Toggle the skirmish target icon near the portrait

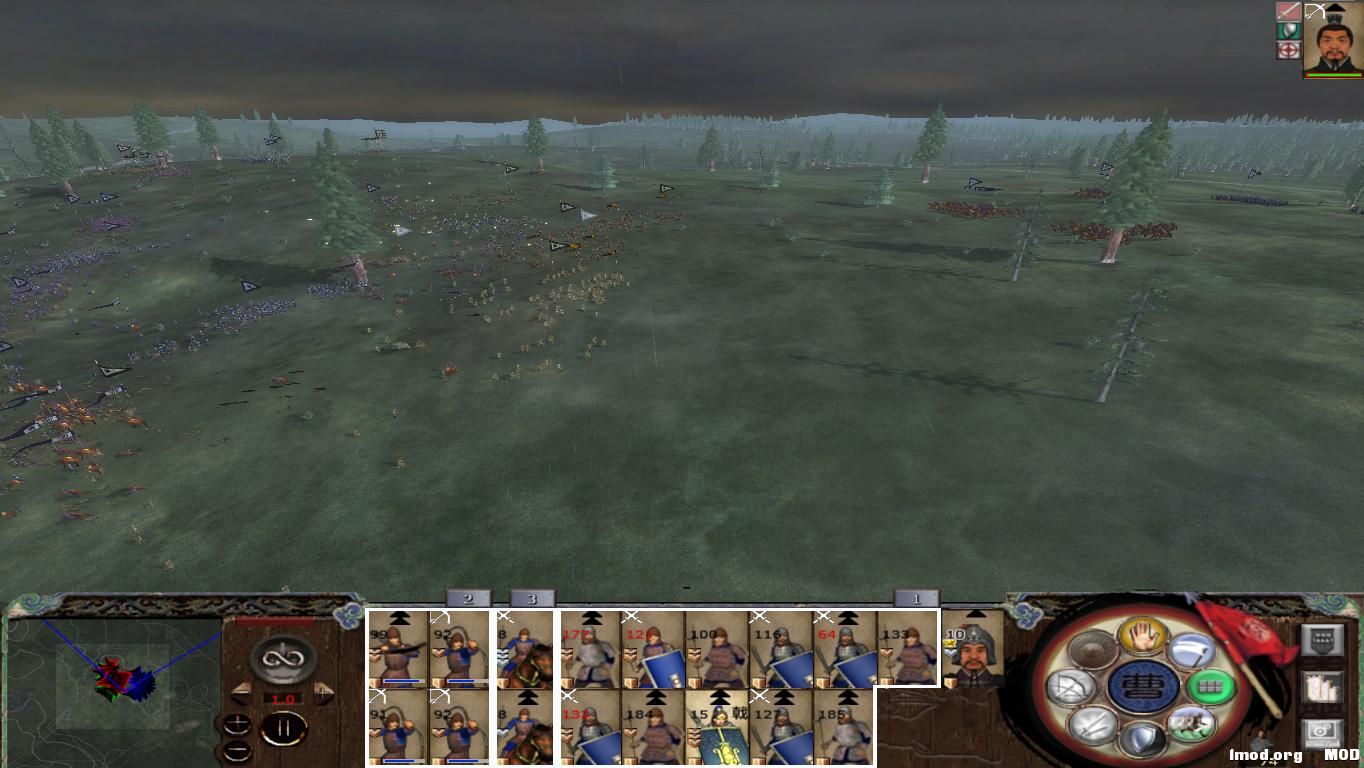(x=1290, y=50)
